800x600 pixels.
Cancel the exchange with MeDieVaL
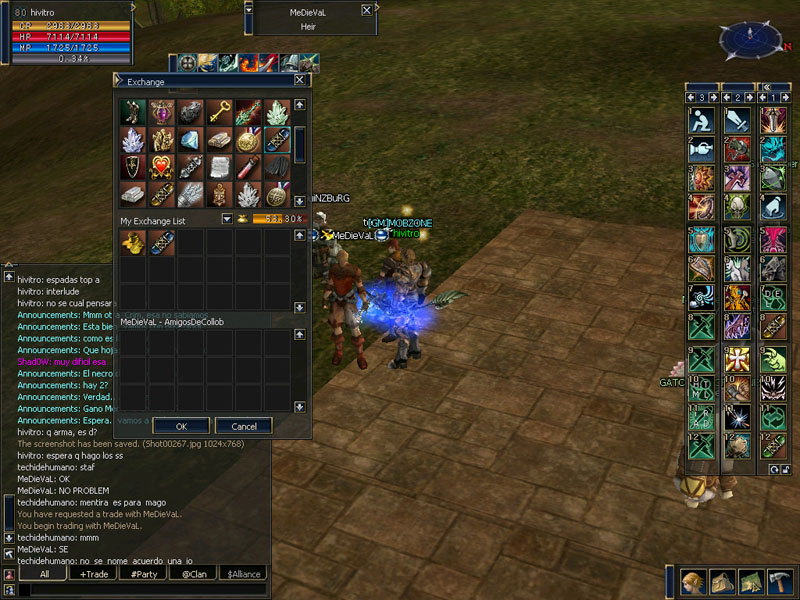click(243, 425)
